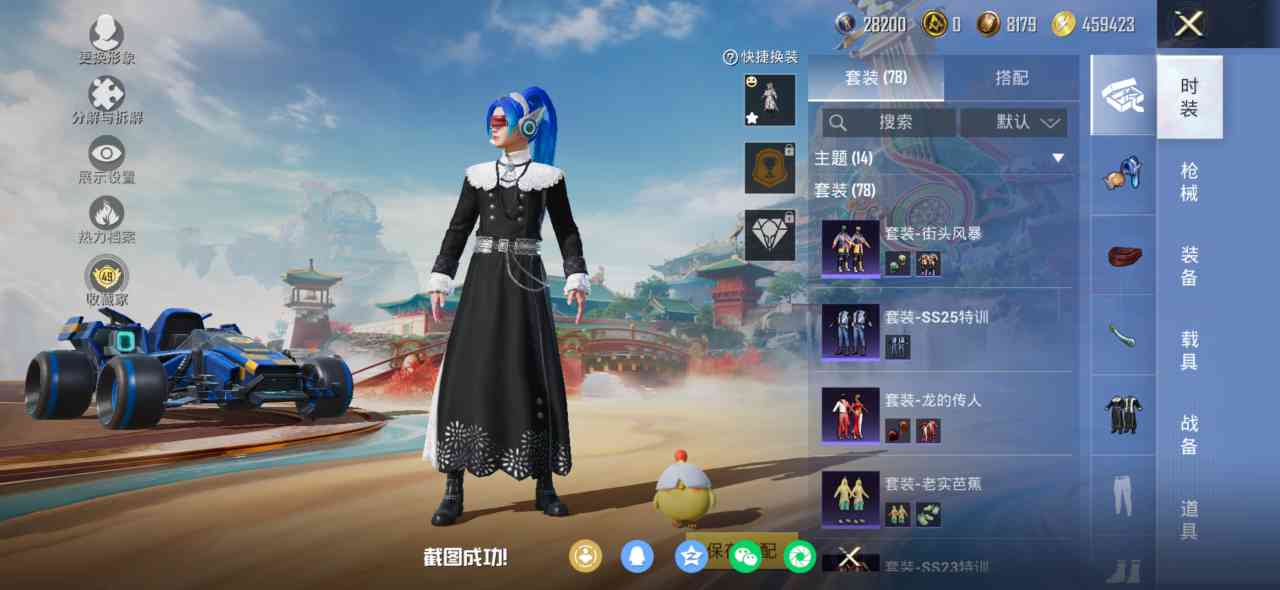Viewport: 1280px width, 590px height.
Task: Open the 时装 category
Action: (1189, 97)
